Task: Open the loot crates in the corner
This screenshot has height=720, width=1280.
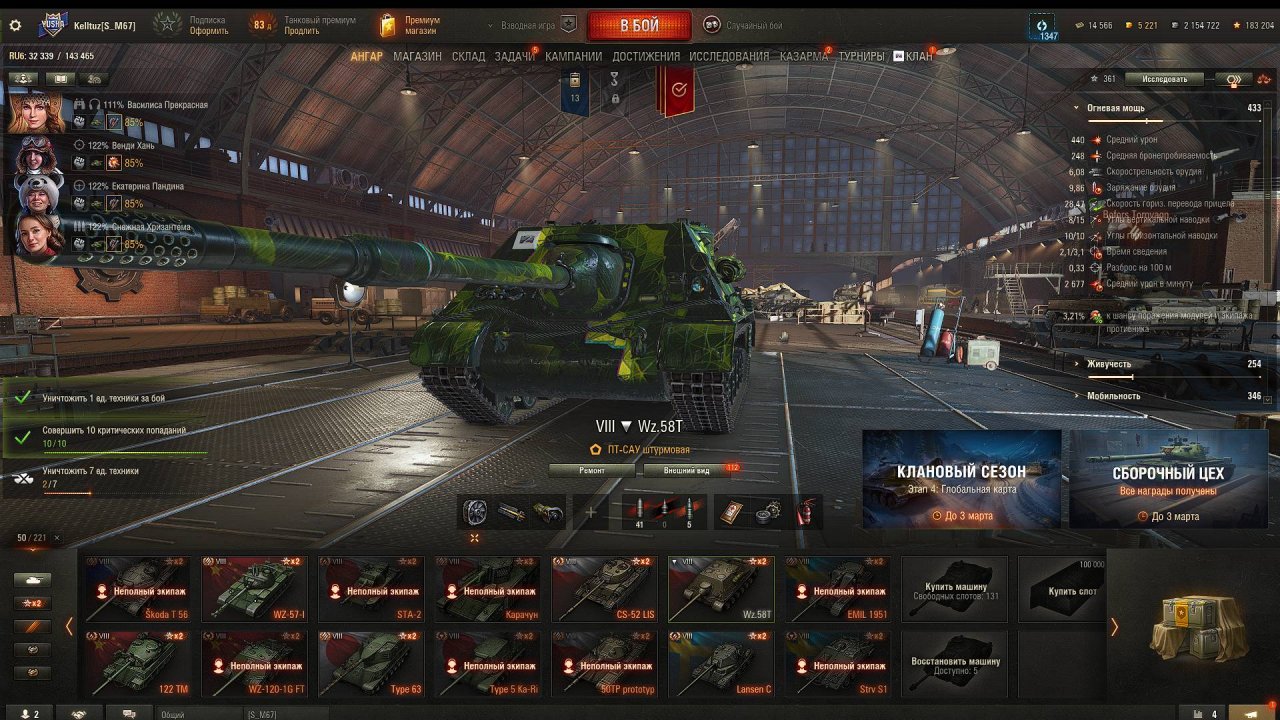Action: [x=1192, y=626]
